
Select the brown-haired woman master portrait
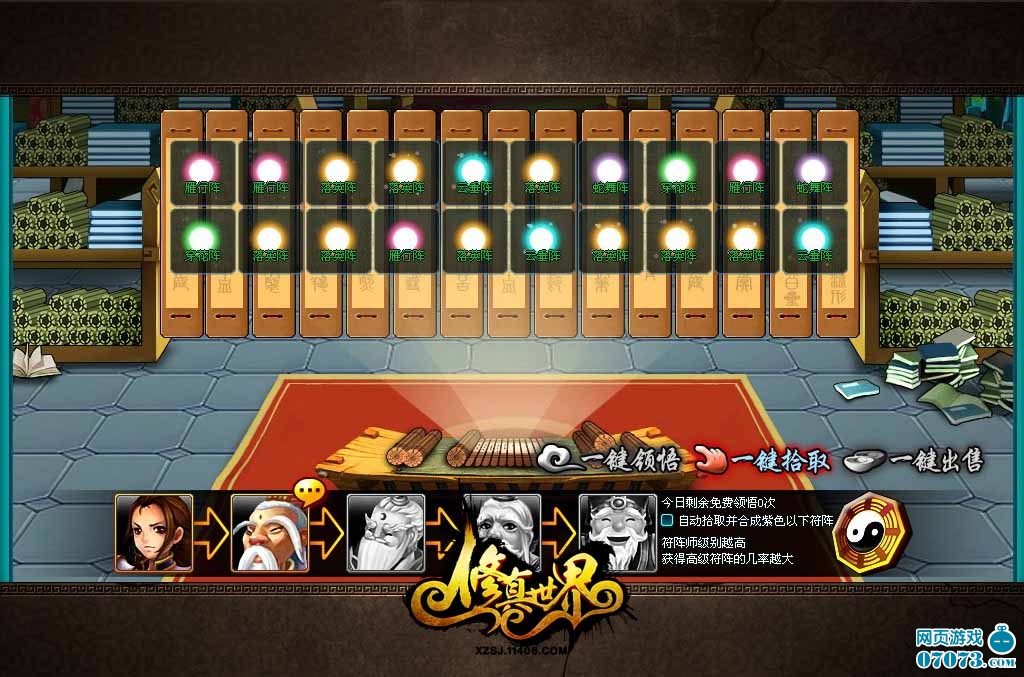point(154,533)
